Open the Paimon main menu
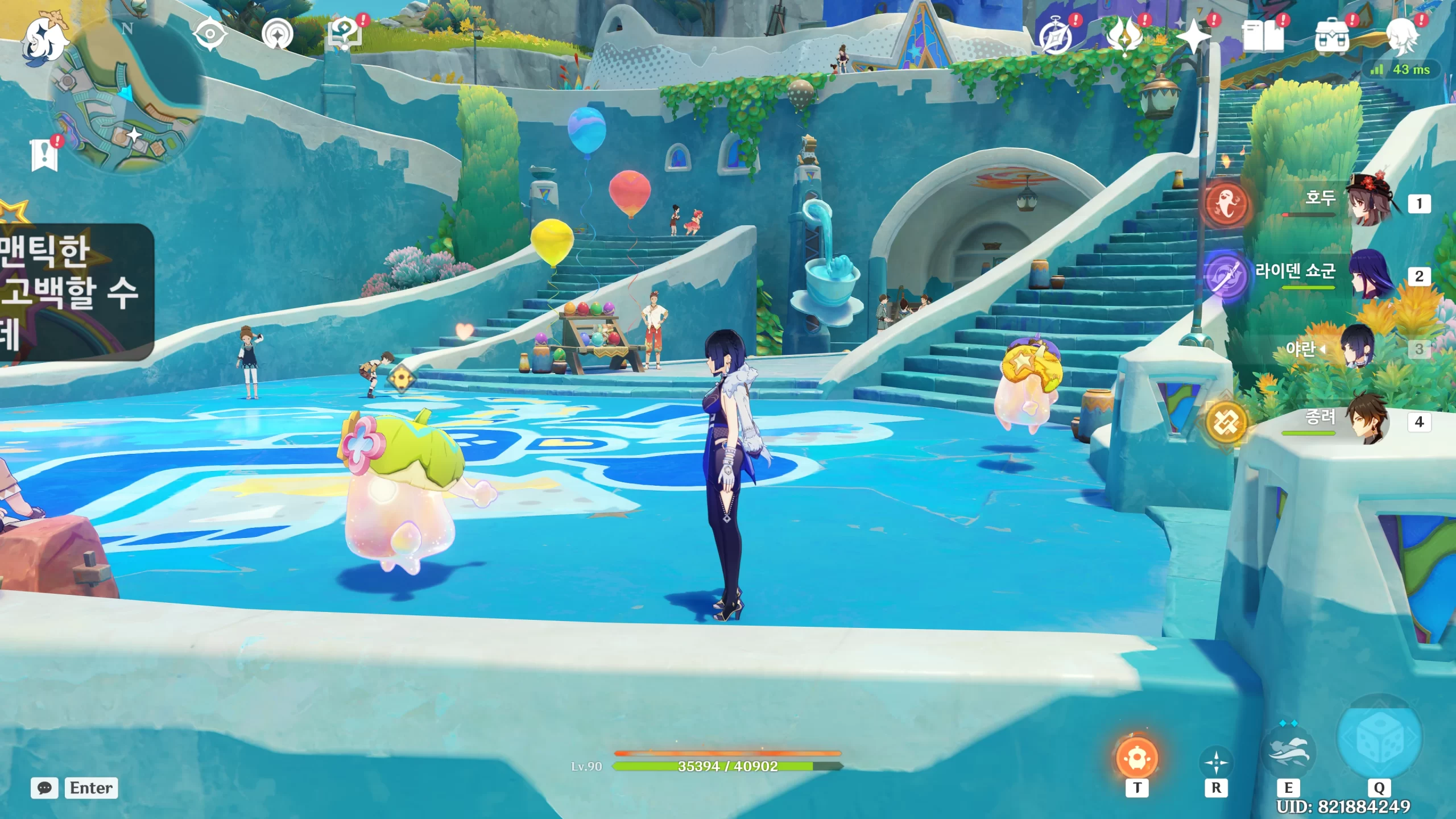The image size is (1456, 819). coord(45,39)
